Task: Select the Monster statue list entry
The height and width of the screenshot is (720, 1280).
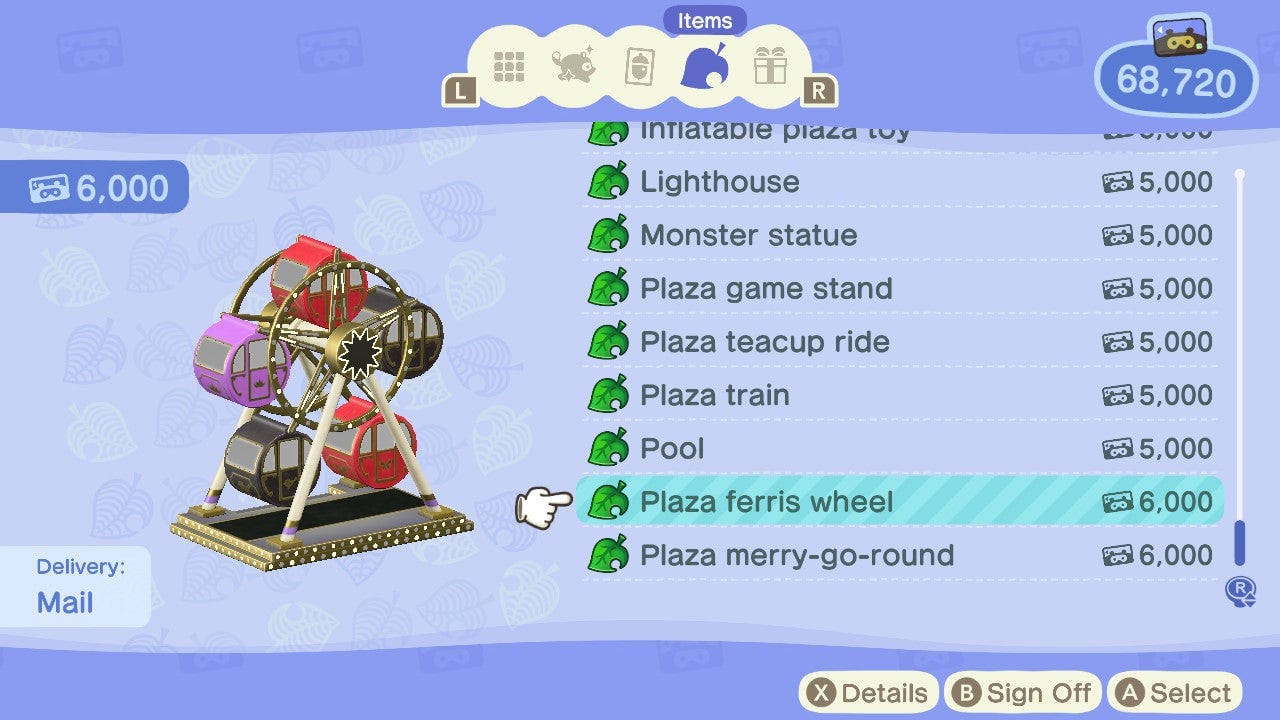Action: pyautogui.click(x=748, y=235)
